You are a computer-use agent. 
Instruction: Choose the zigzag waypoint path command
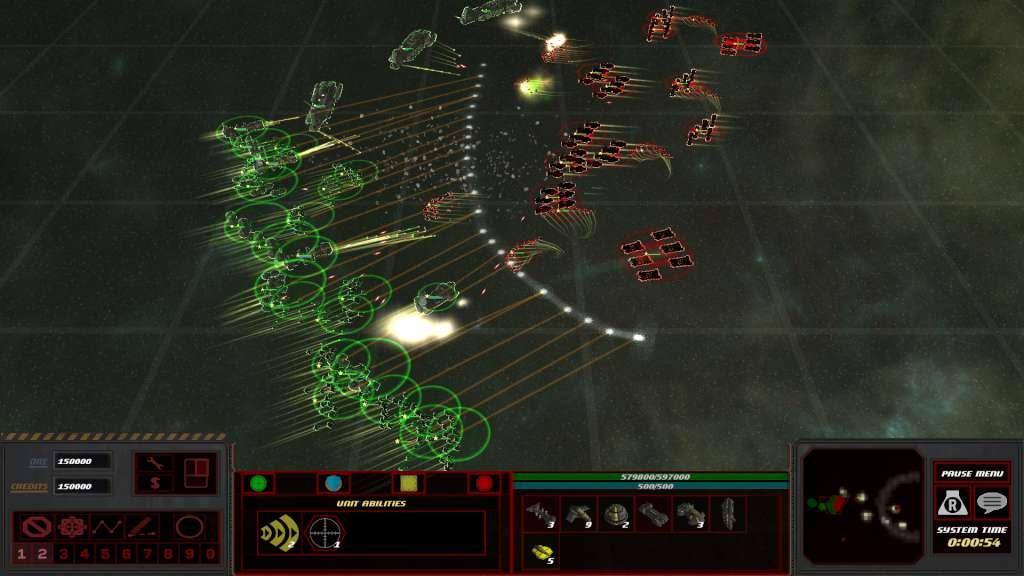tap(106, 526)
